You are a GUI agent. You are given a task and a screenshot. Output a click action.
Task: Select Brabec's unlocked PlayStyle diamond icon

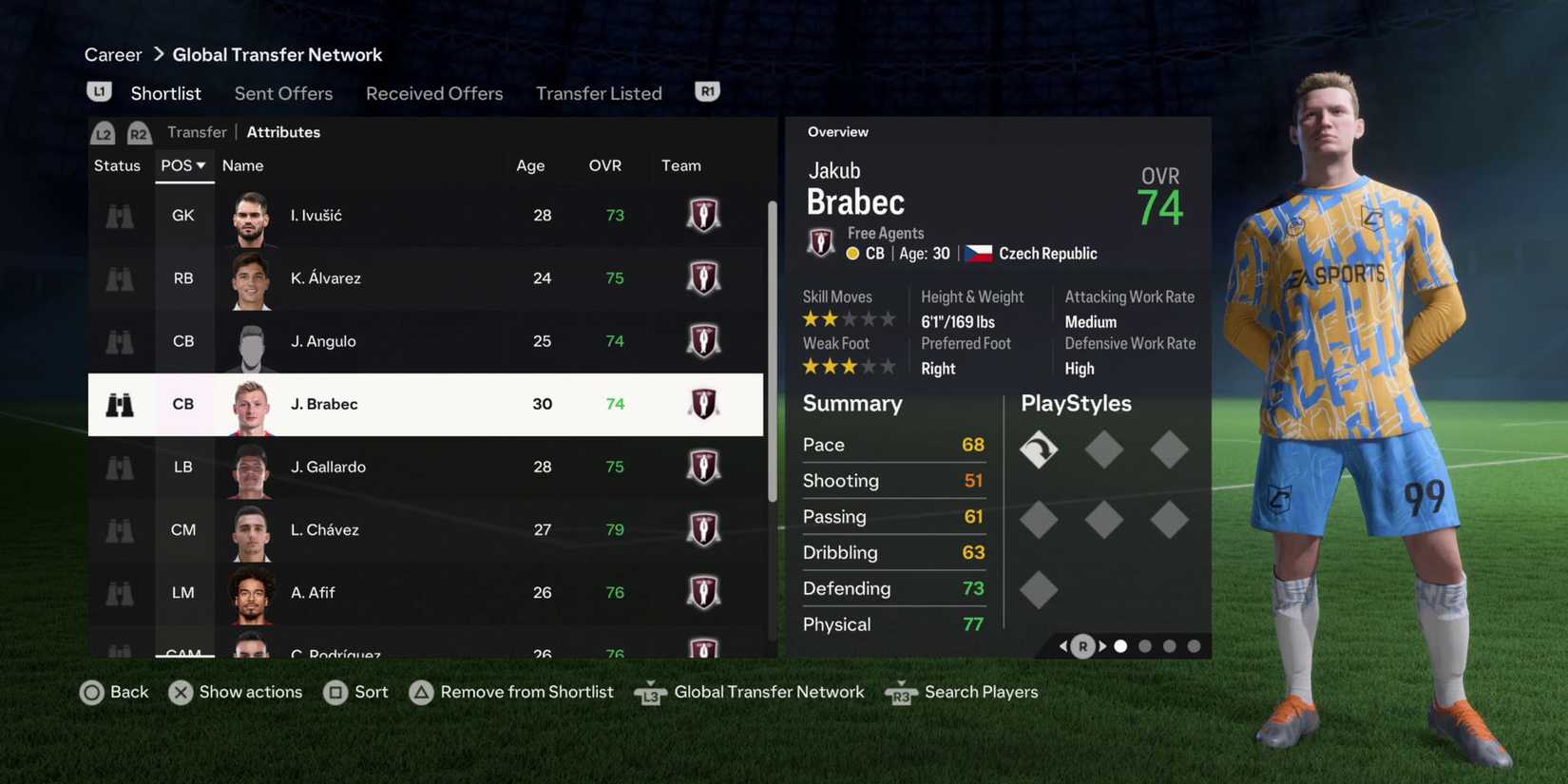pyautogui.click(x=1039, y=449)
